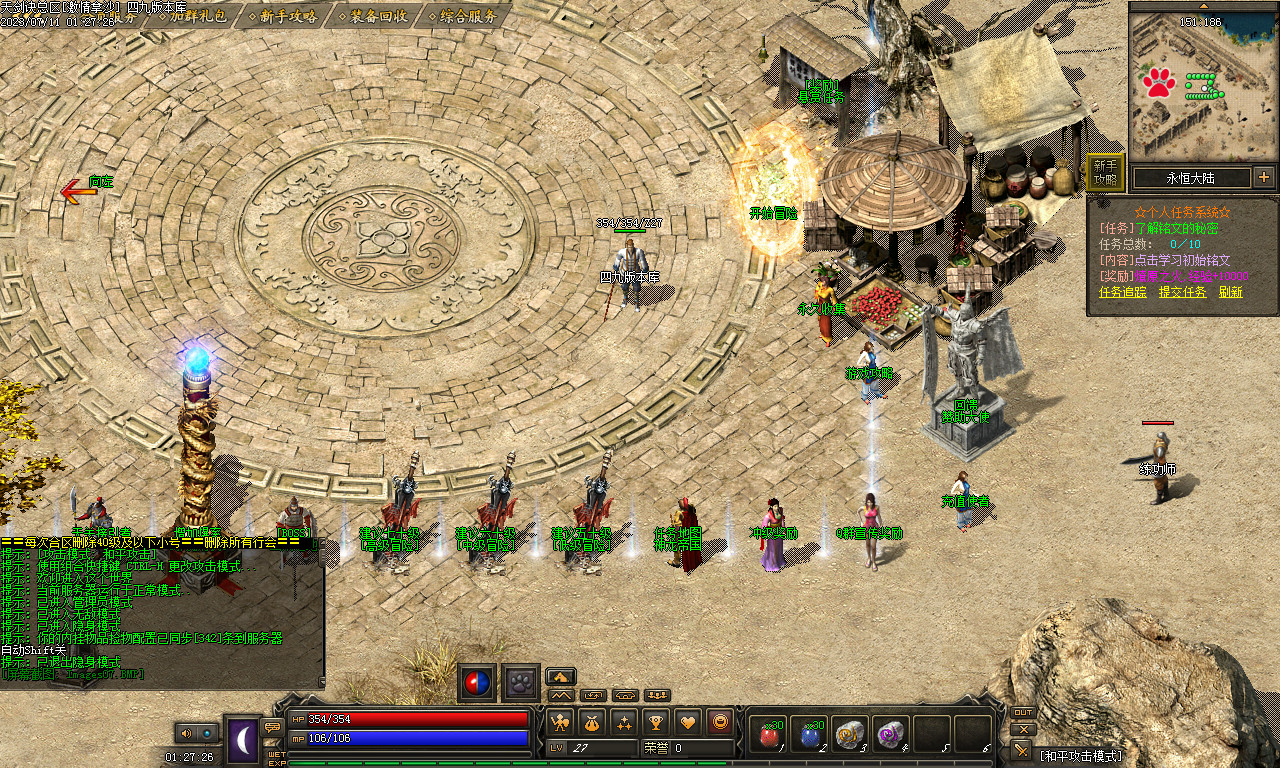Refresh the quest panel with 刷新
This screenshot has height=768, width=1280.
(x=1230, y=292)
